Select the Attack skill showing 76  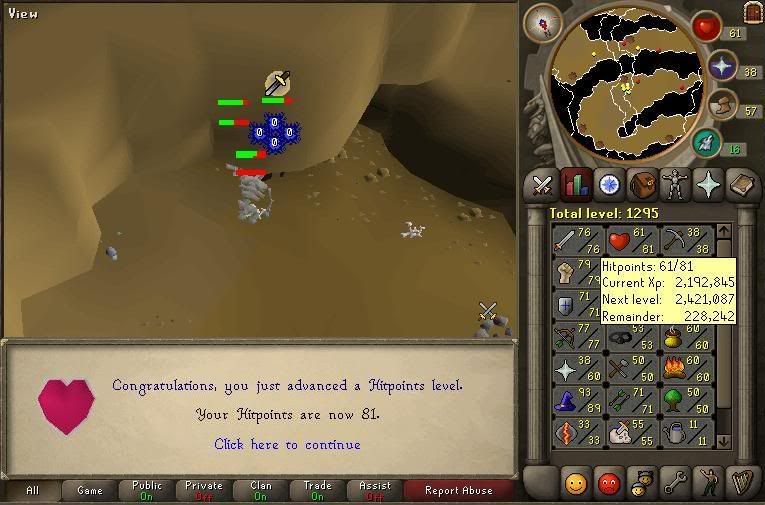573,242
